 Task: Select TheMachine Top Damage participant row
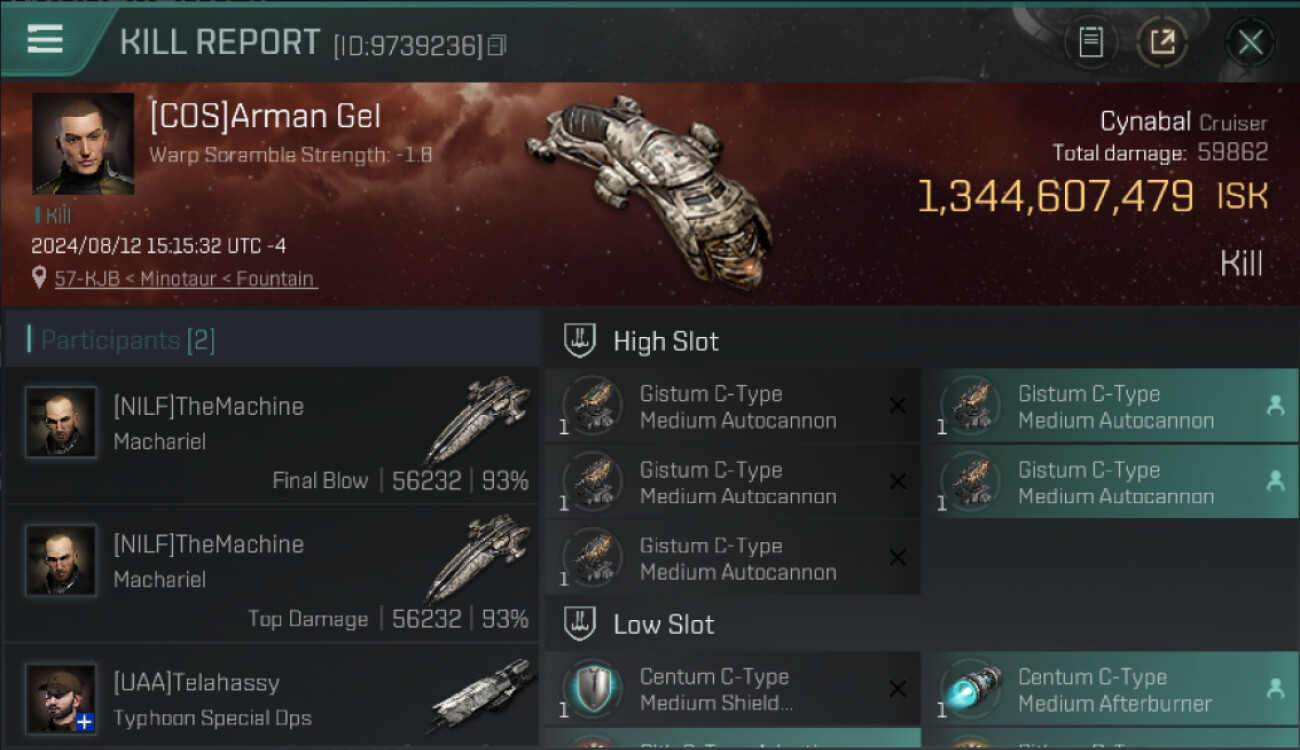tap(272, 574)
